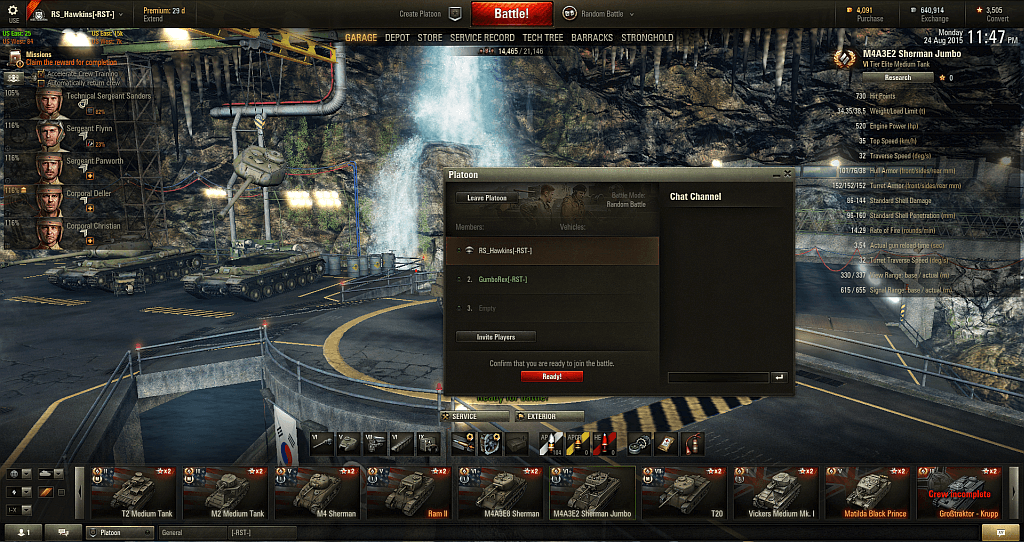Open the Depot tab

pos(397,38)
